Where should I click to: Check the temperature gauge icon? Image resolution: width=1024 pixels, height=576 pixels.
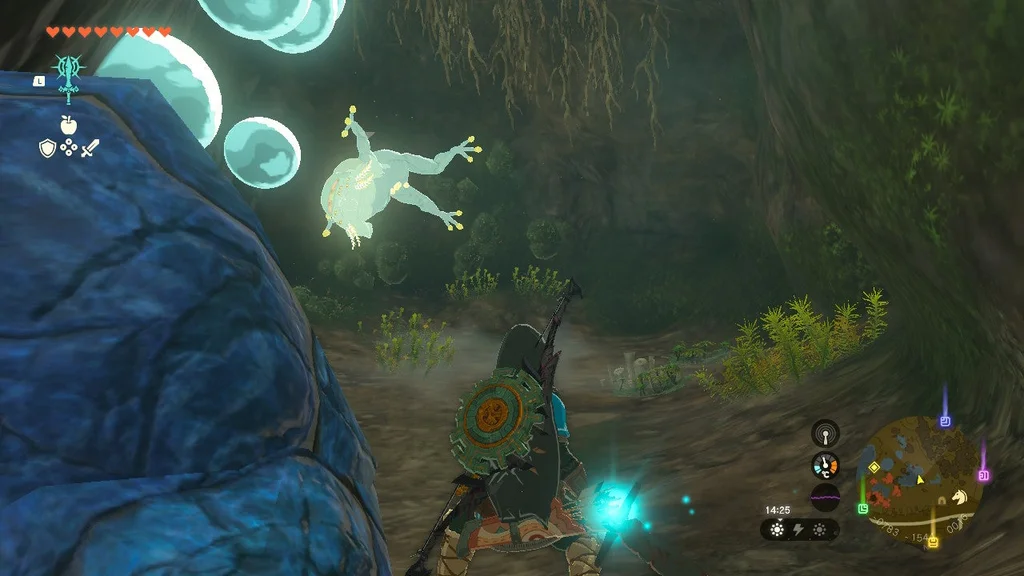click(x=825, y=465)
